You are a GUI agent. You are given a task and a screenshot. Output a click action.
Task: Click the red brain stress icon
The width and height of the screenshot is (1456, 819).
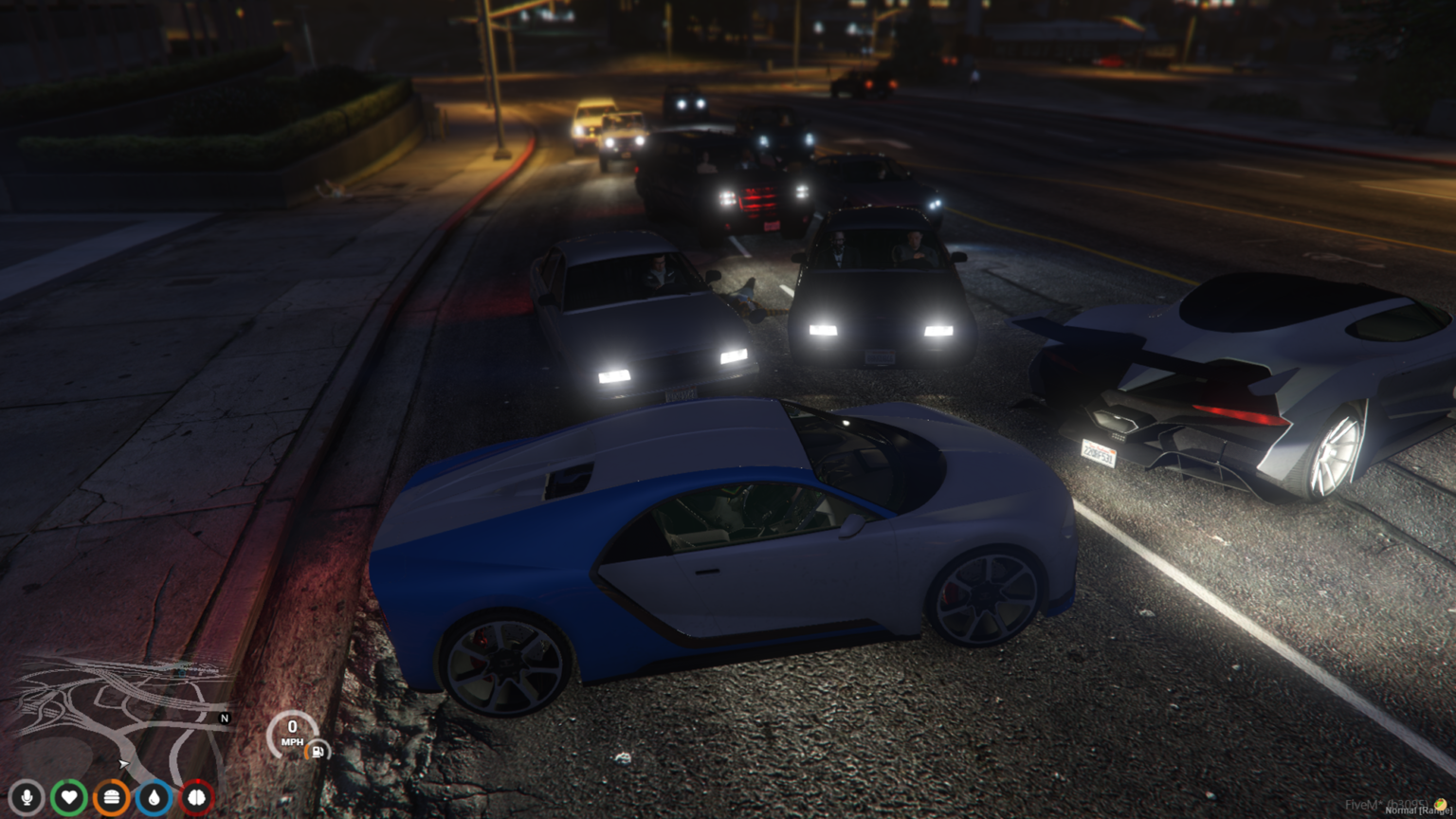pos(195,797)
